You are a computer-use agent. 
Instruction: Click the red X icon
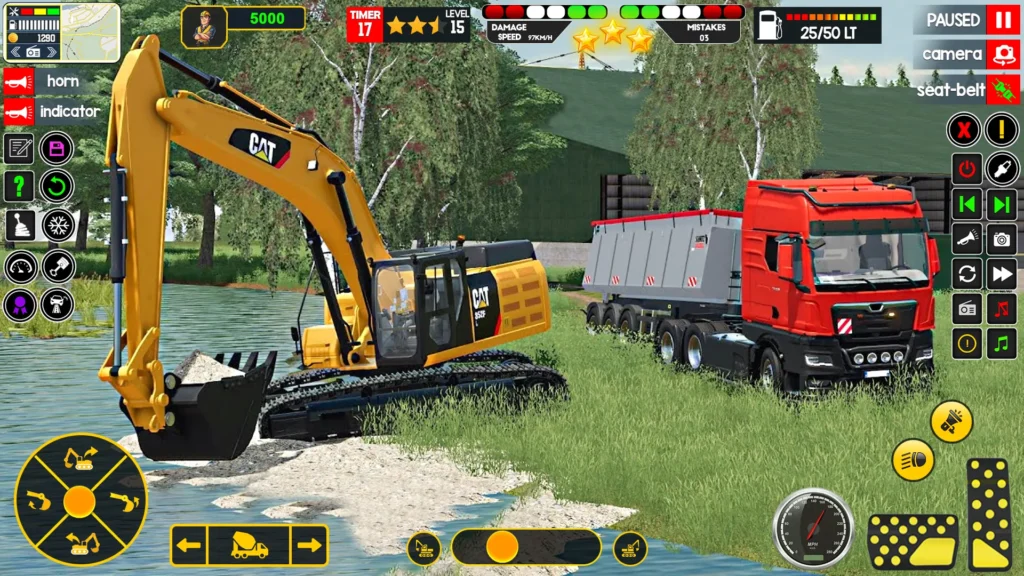(x=964, y=129)
